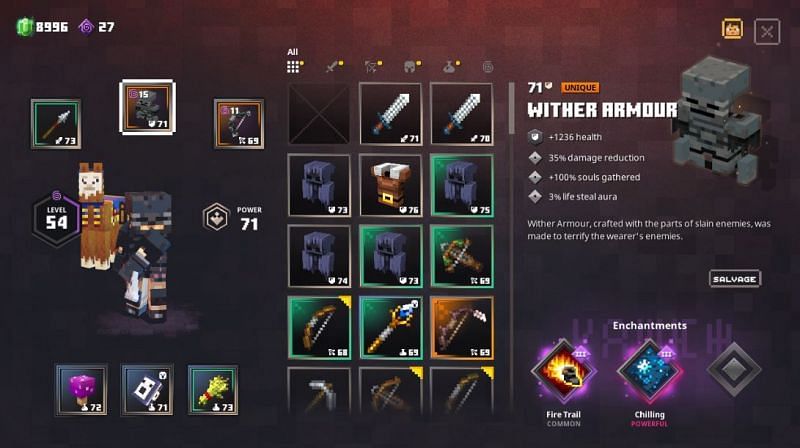Screen dimensions: 800x448
Task: Show all items with the grid filter
Action: point(294,66)
